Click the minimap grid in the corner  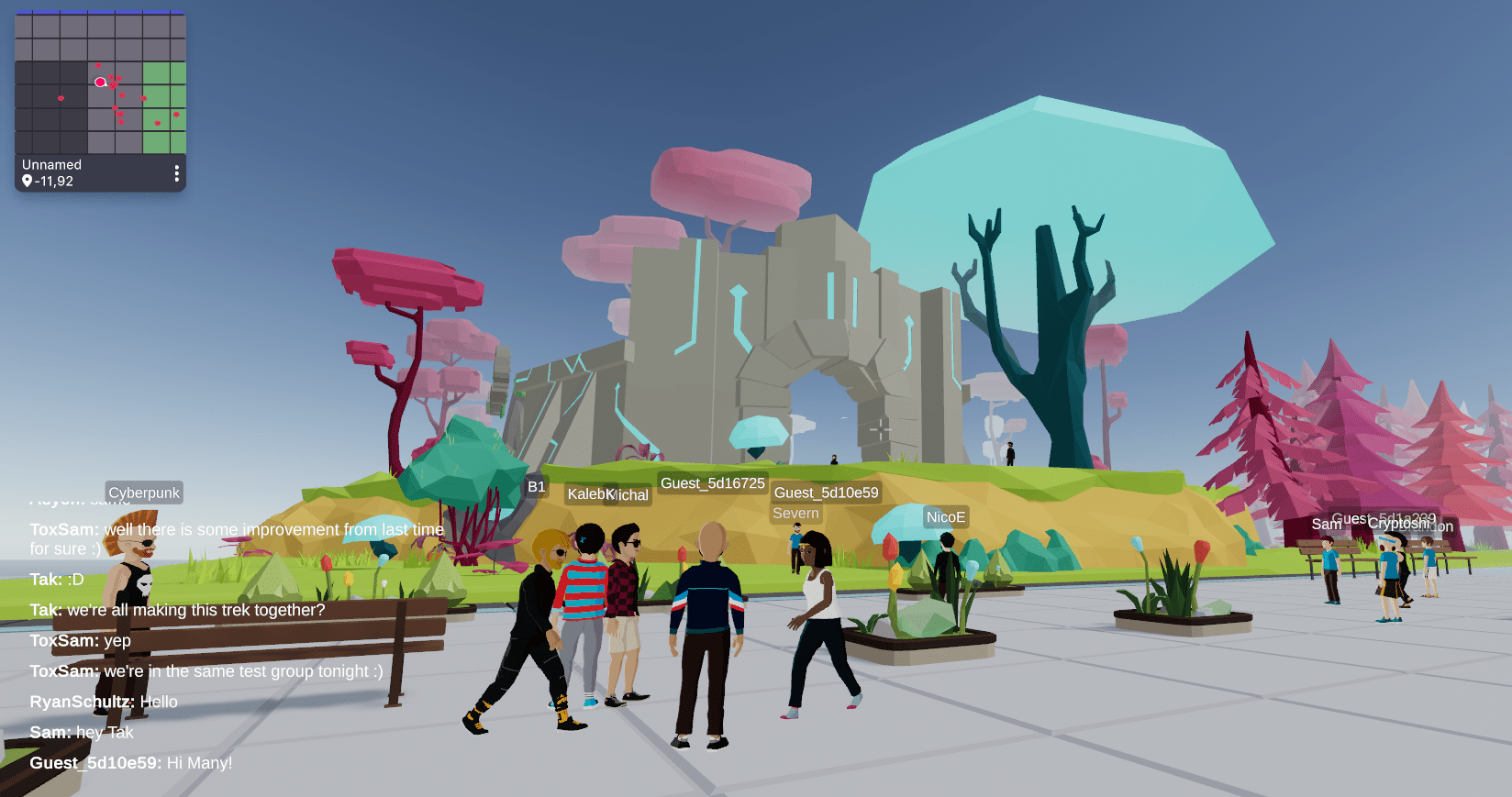click(100, 83)
